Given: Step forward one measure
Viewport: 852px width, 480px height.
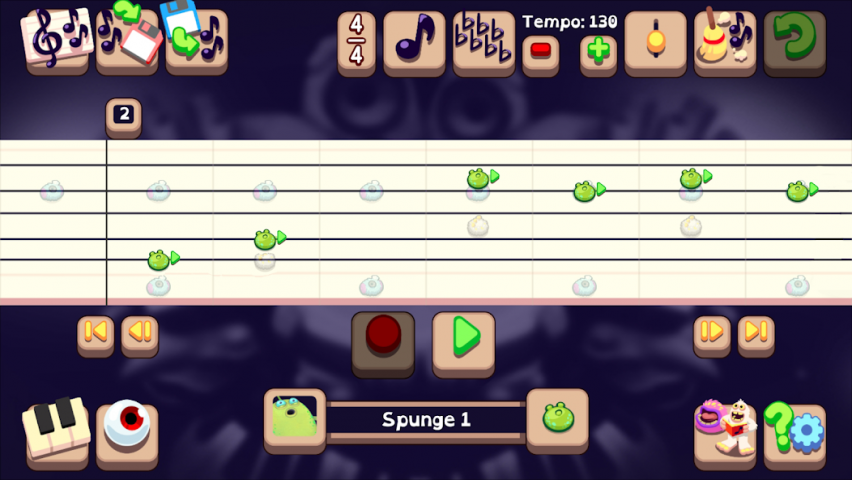Looking at the screenshot, I should 712,333.
